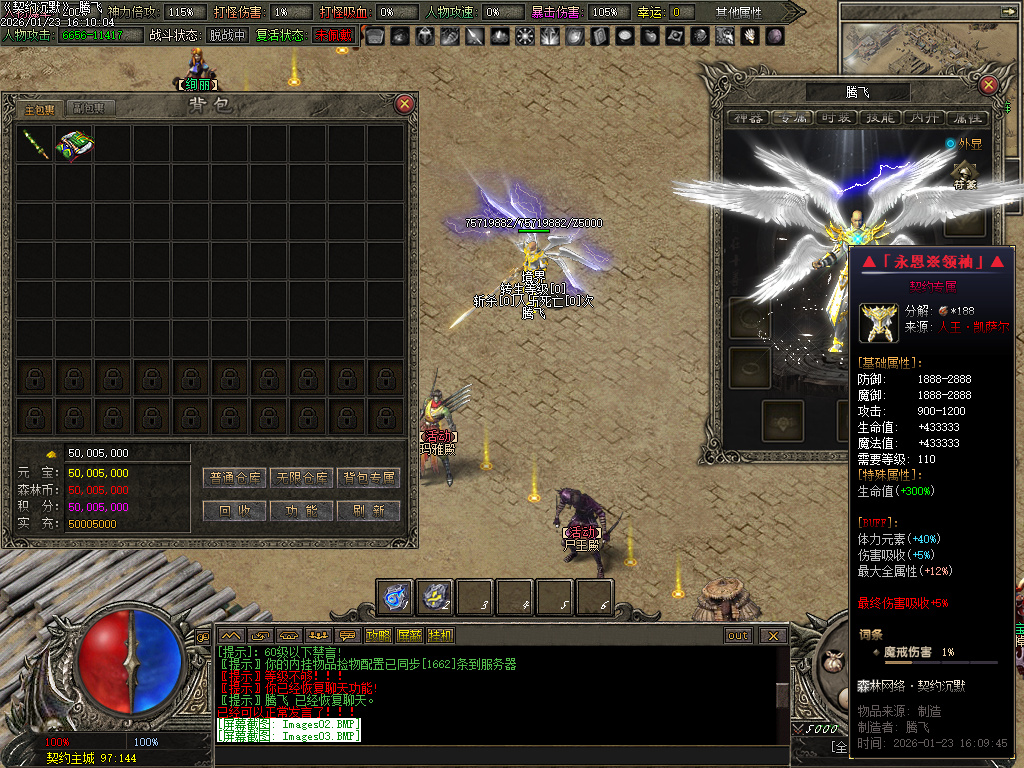Switch to the 副包裹 secondary bag tab
Image resolution: width=1024 pixels, height=768 pixels.
pos(89,108)
